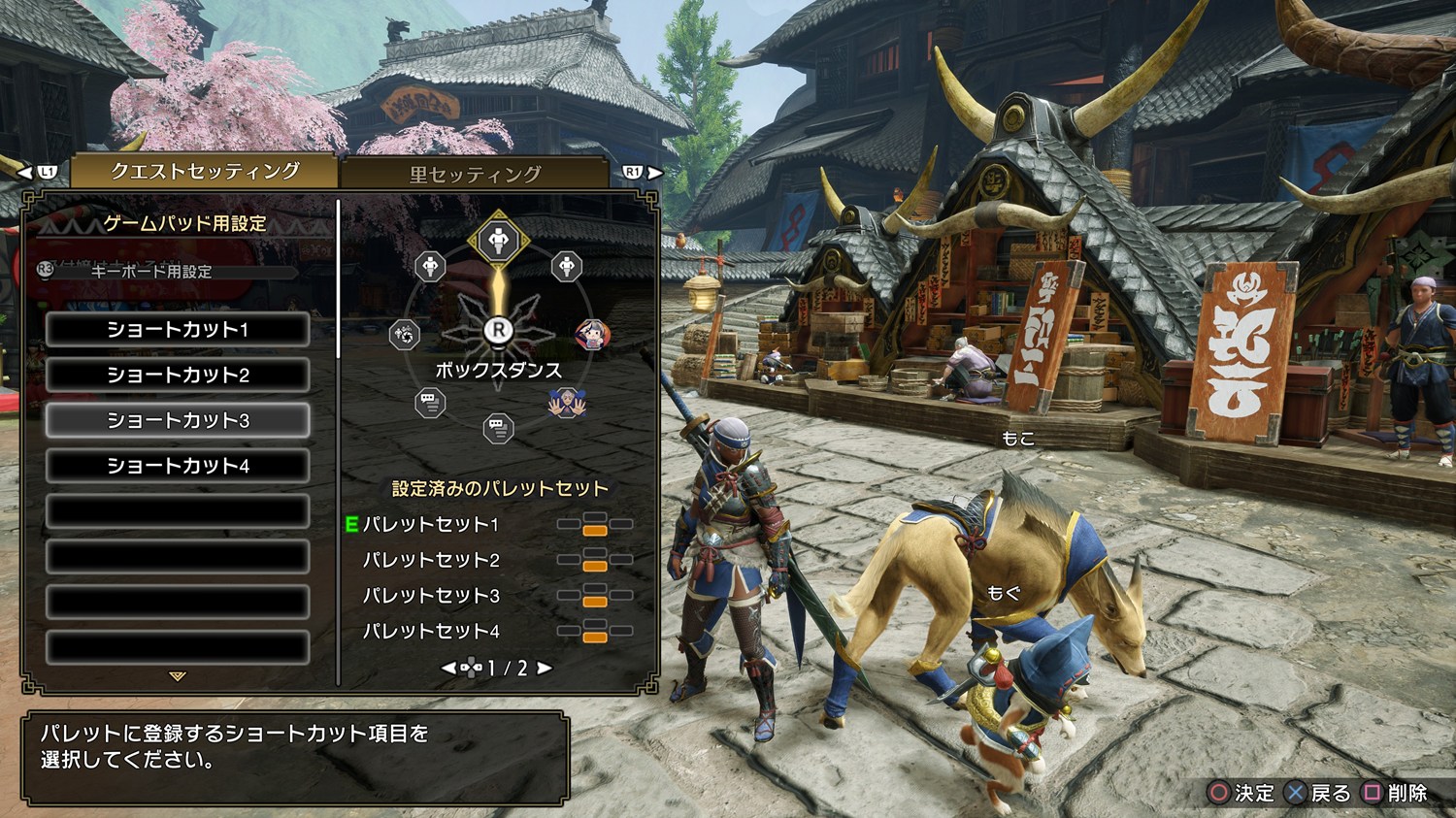Viewport: 1456px width, 818px height.
Task: Open ショートカット4 entry
Action: click(x=178, y=466)
